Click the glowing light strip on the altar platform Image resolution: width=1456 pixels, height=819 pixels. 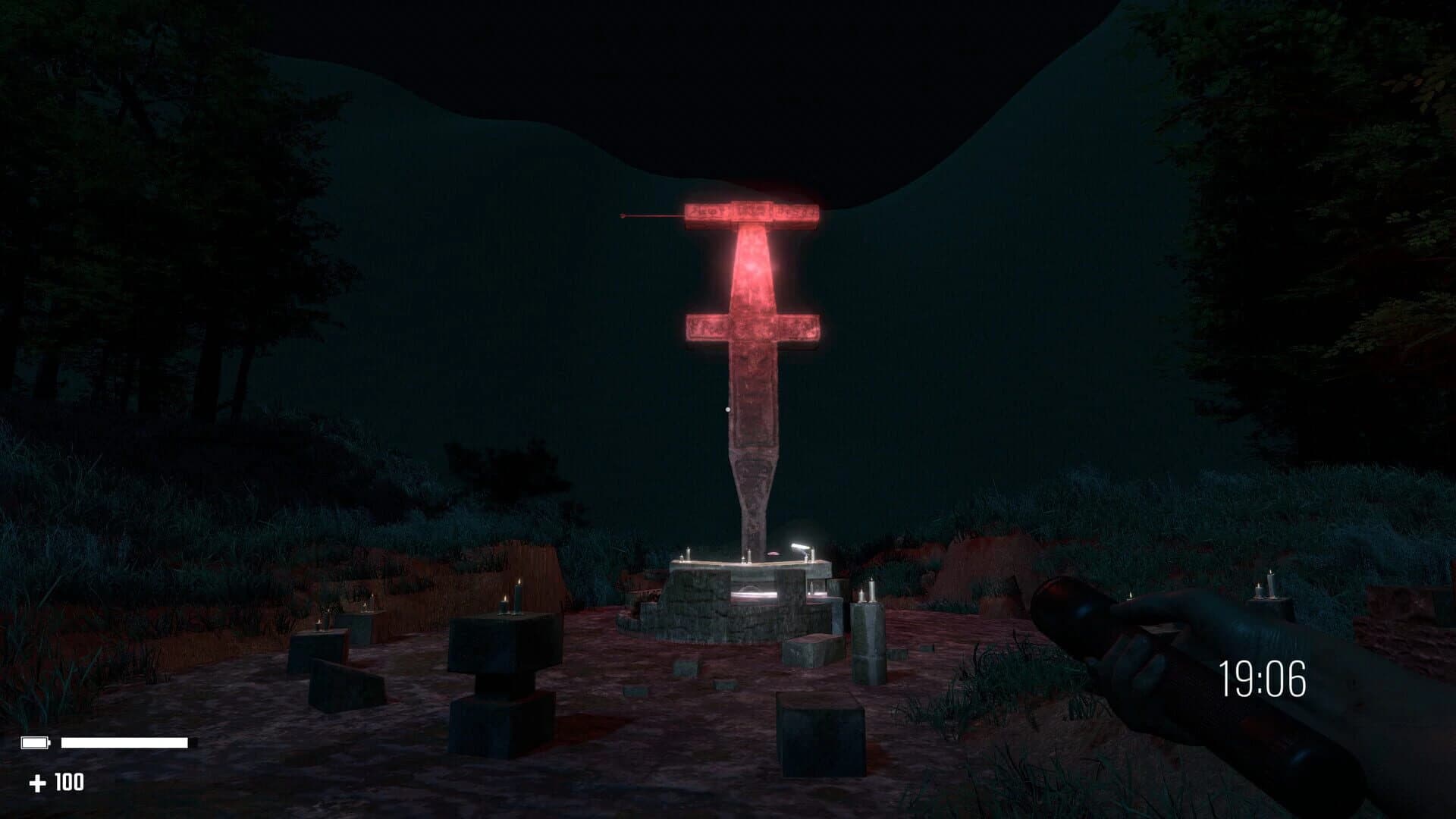tap(755, 593)
